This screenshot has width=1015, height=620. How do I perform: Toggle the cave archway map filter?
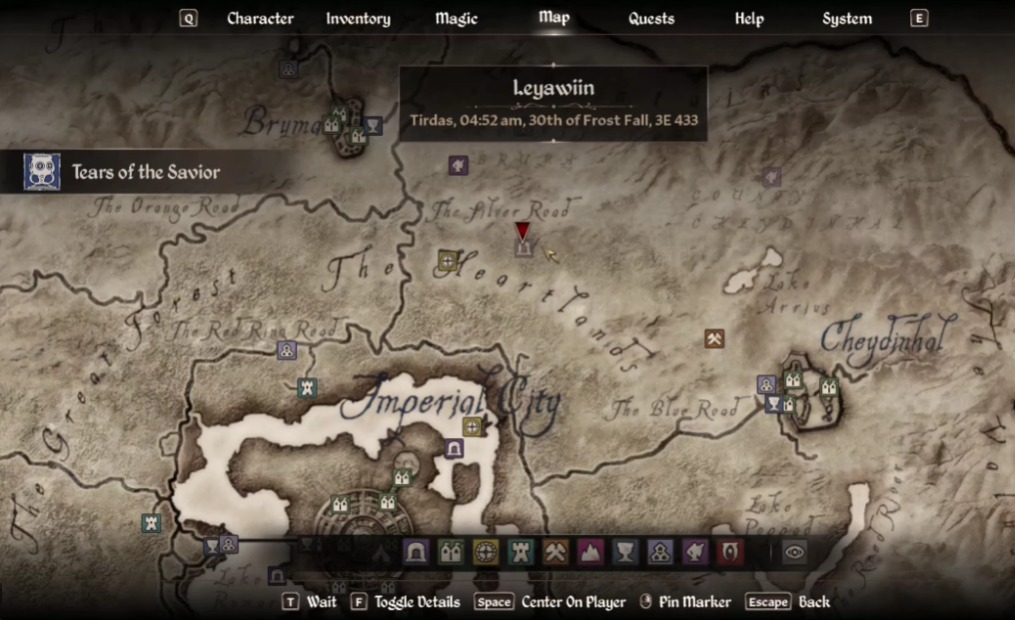click(x=416, y=552)
